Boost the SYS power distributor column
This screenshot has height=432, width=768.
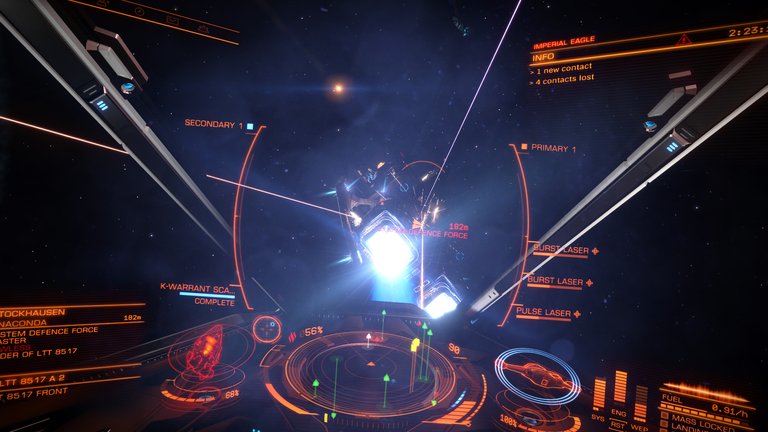pos(599,393)
